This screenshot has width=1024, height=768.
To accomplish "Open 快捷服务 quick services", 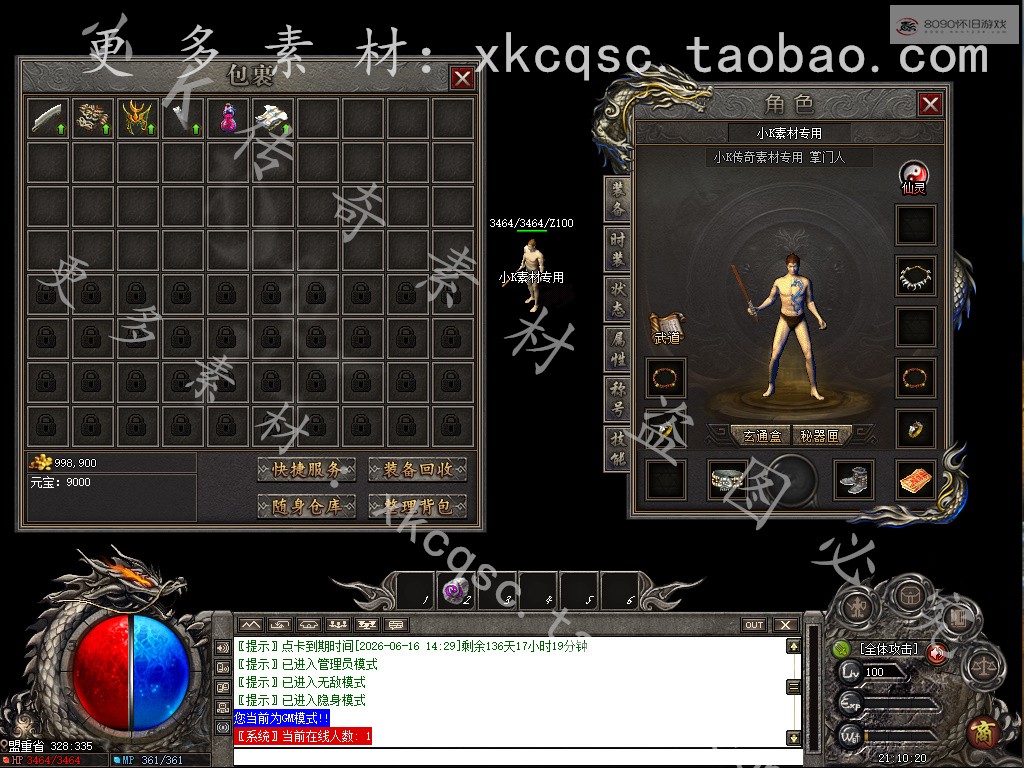I will [307, 469].
